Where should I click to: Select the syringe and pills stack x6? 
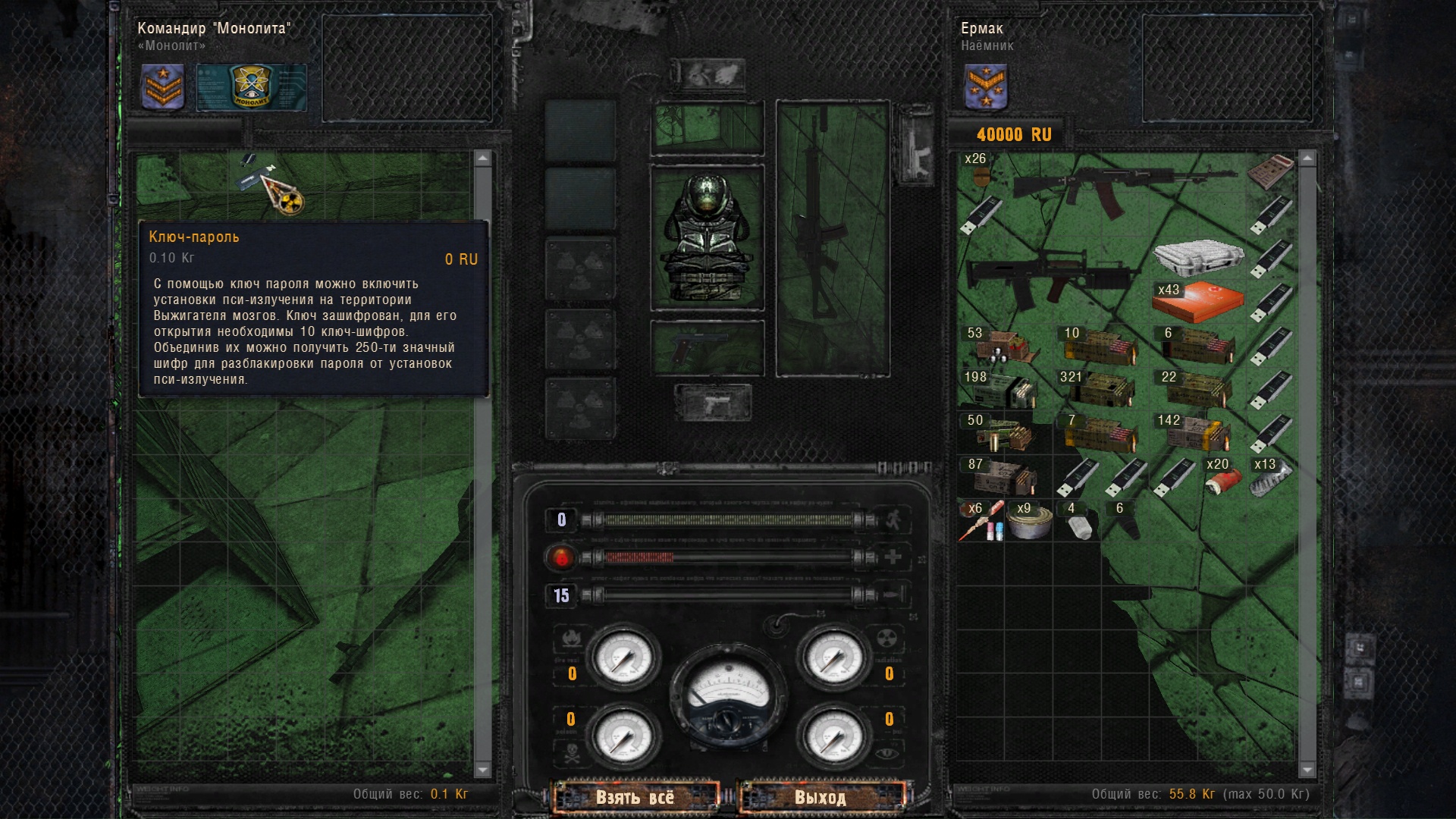[x=980, y=522]
